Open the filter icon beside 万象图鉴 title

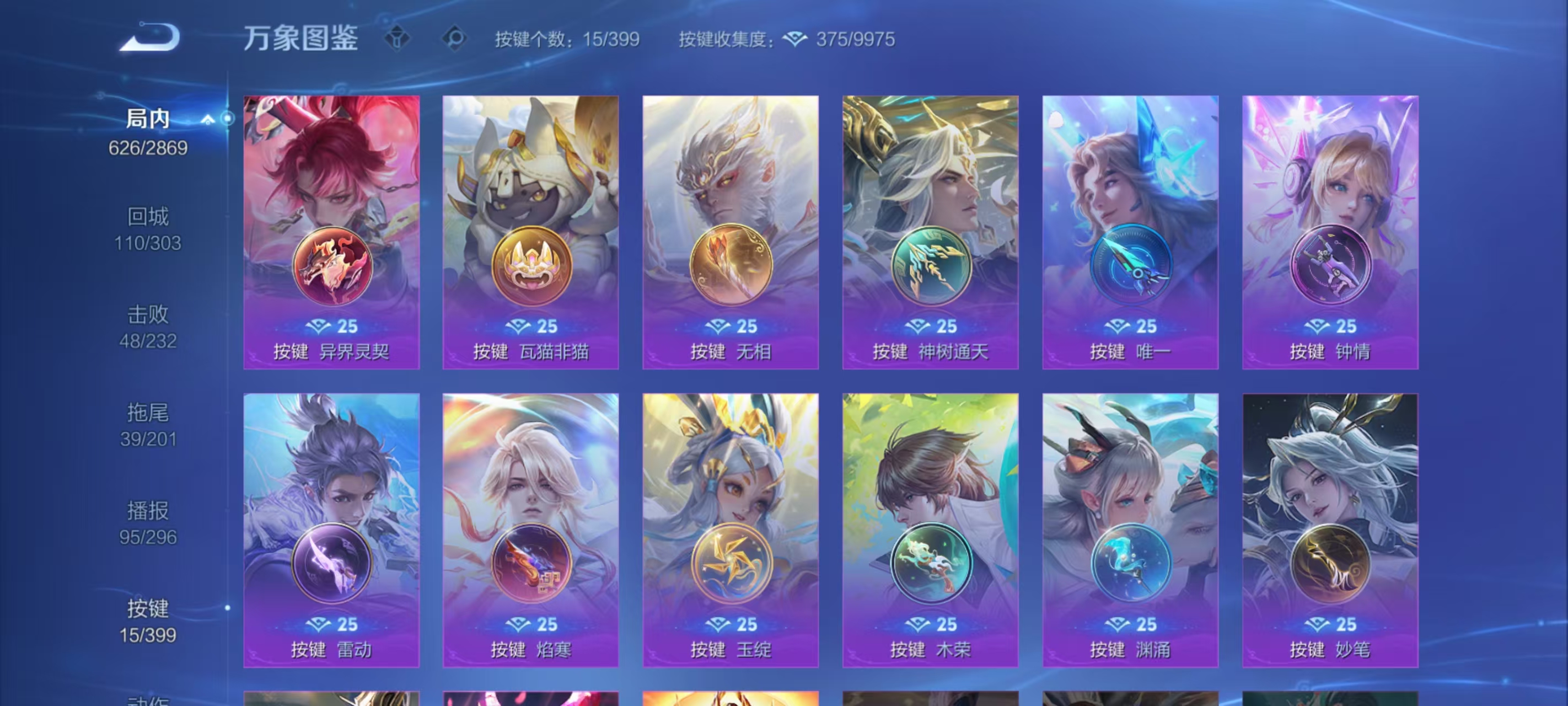point(398,39)
